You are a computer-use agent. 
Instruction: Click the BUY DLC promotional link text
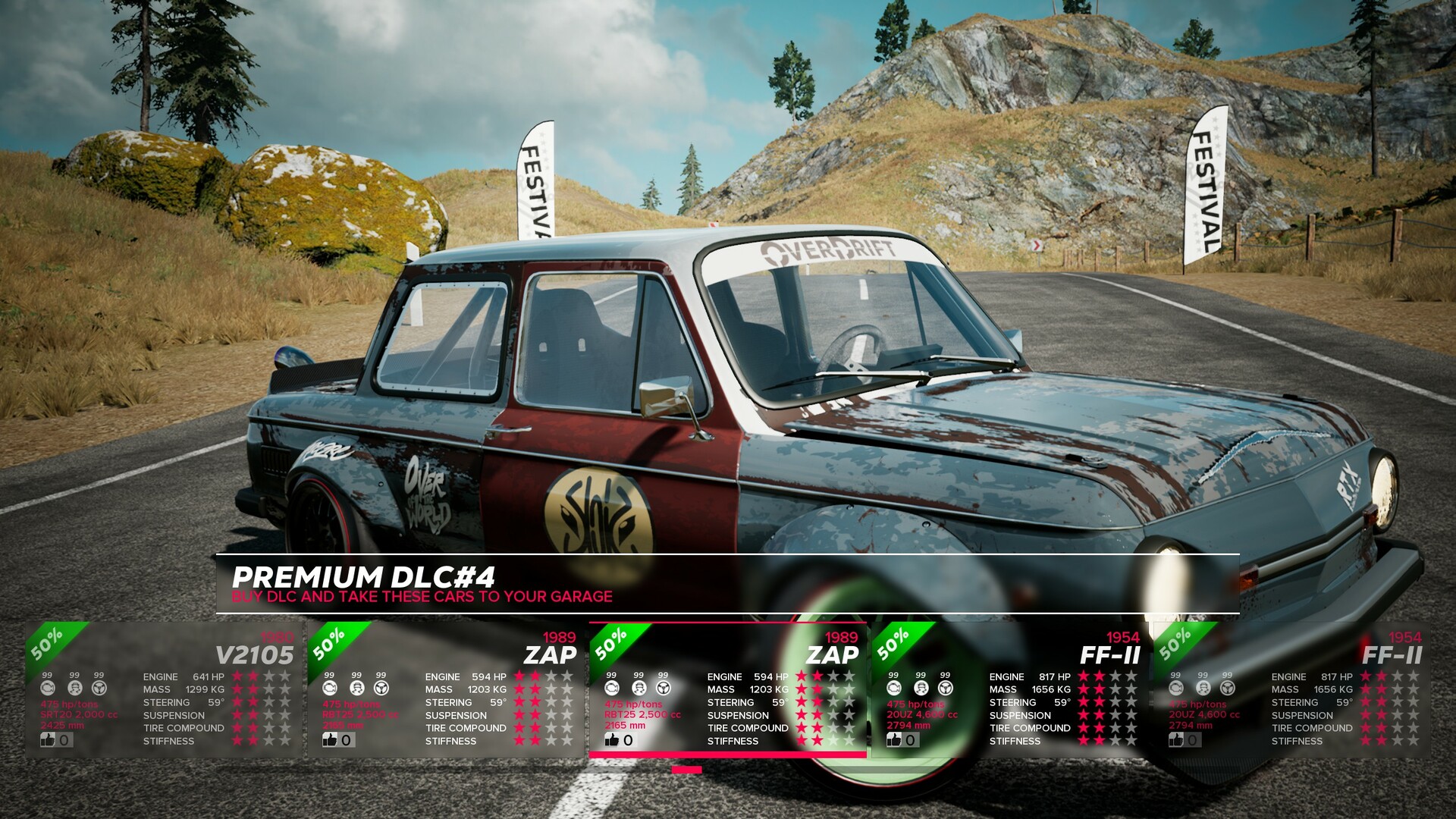click(421, 597)
